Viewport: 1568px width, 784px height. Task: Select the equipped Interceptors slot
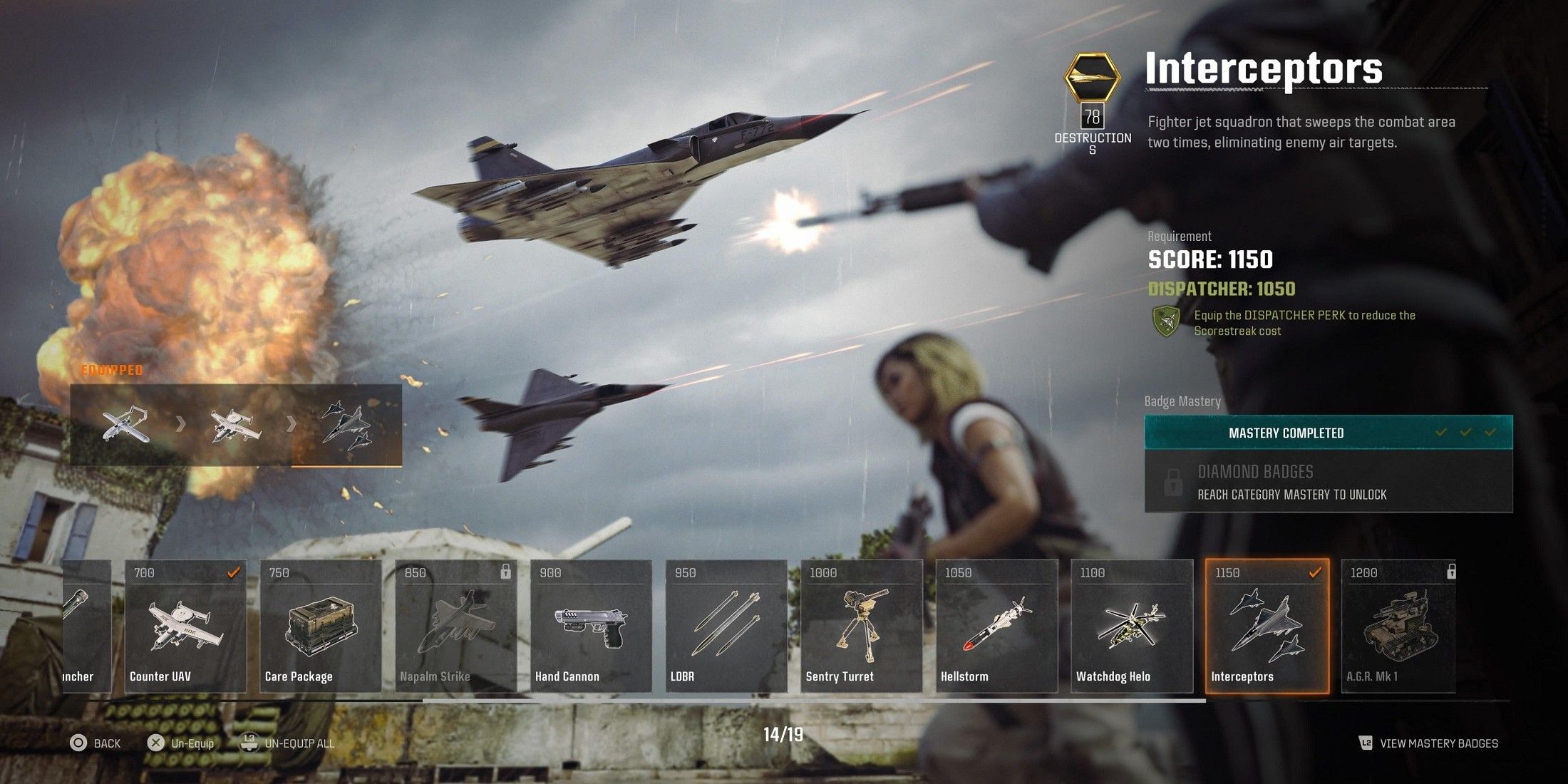346,425
